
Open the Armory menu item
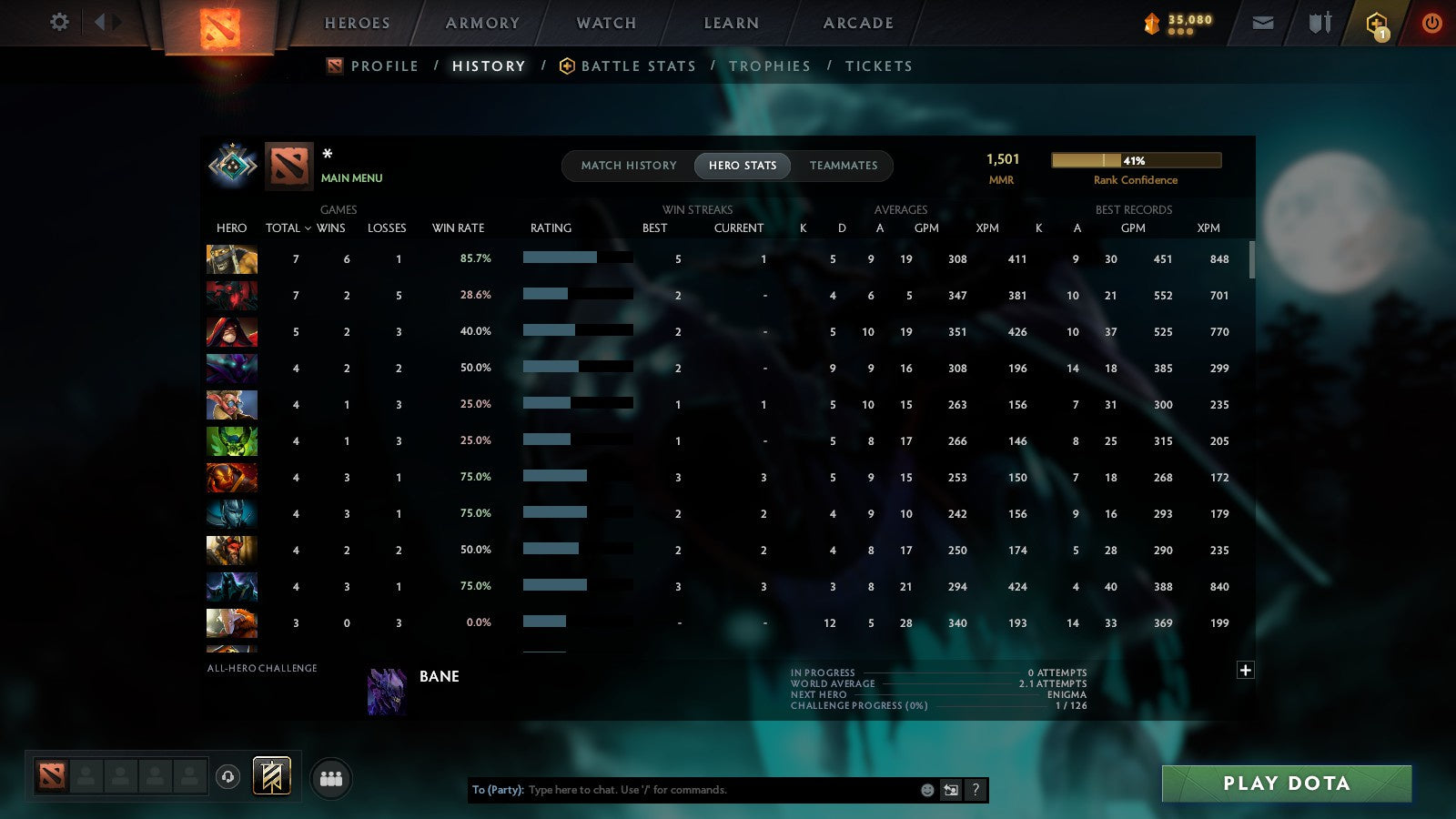pyautogui.click(x=482, y=23)
